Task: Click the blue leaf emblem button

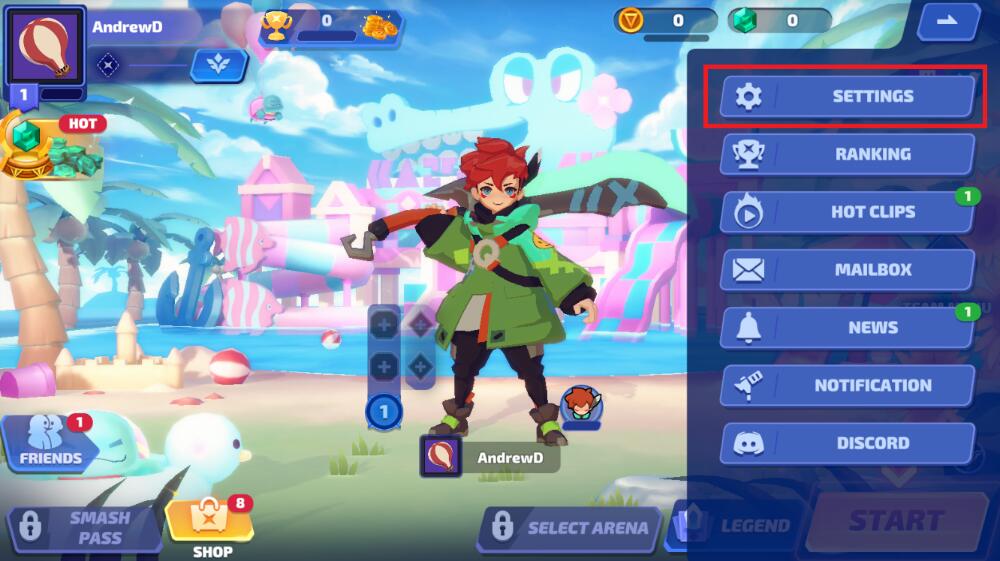Action: click(x=218, y=65)
